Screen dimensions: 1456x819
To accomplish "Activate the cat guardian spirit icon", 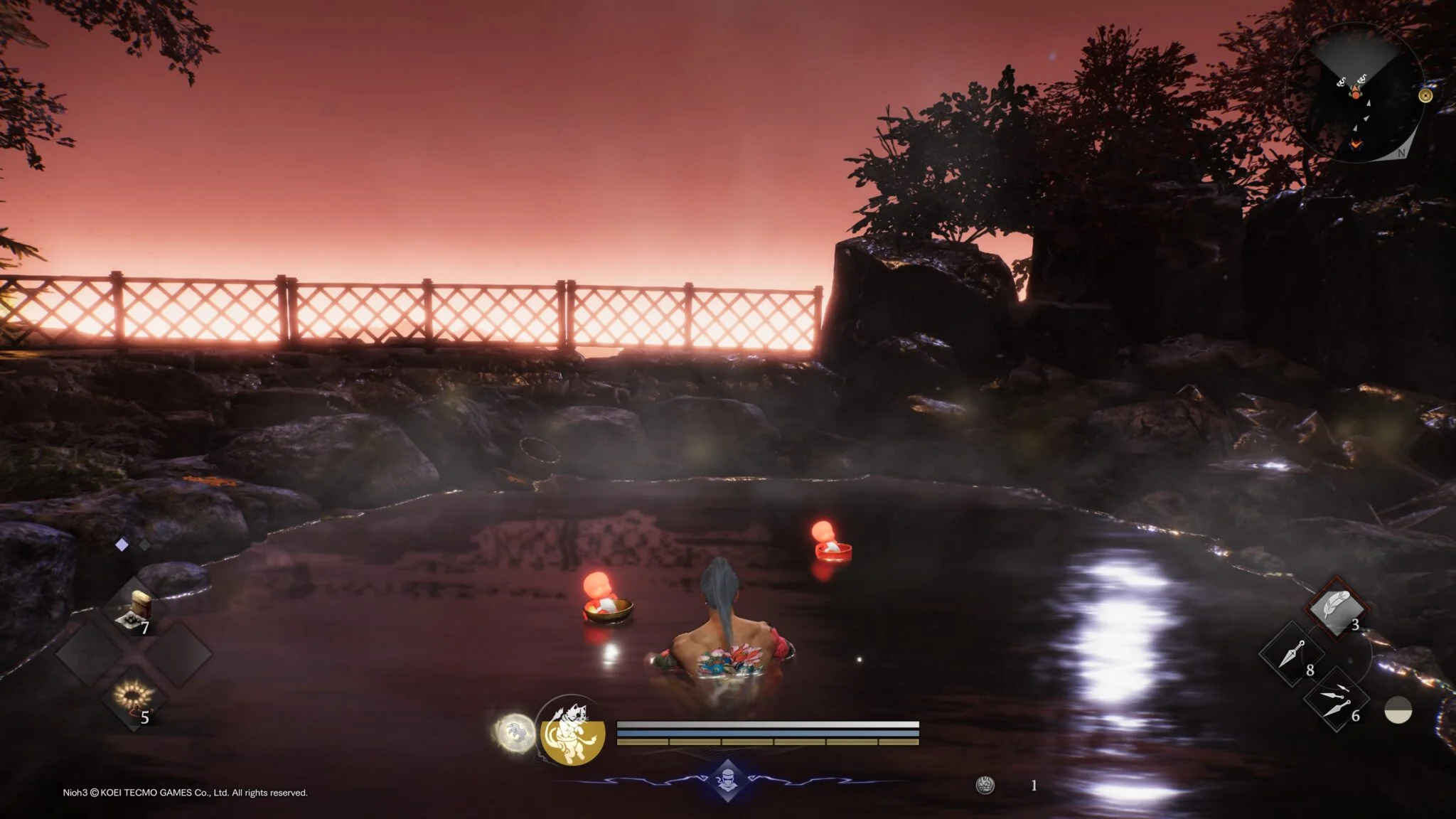I will (572, 732).
